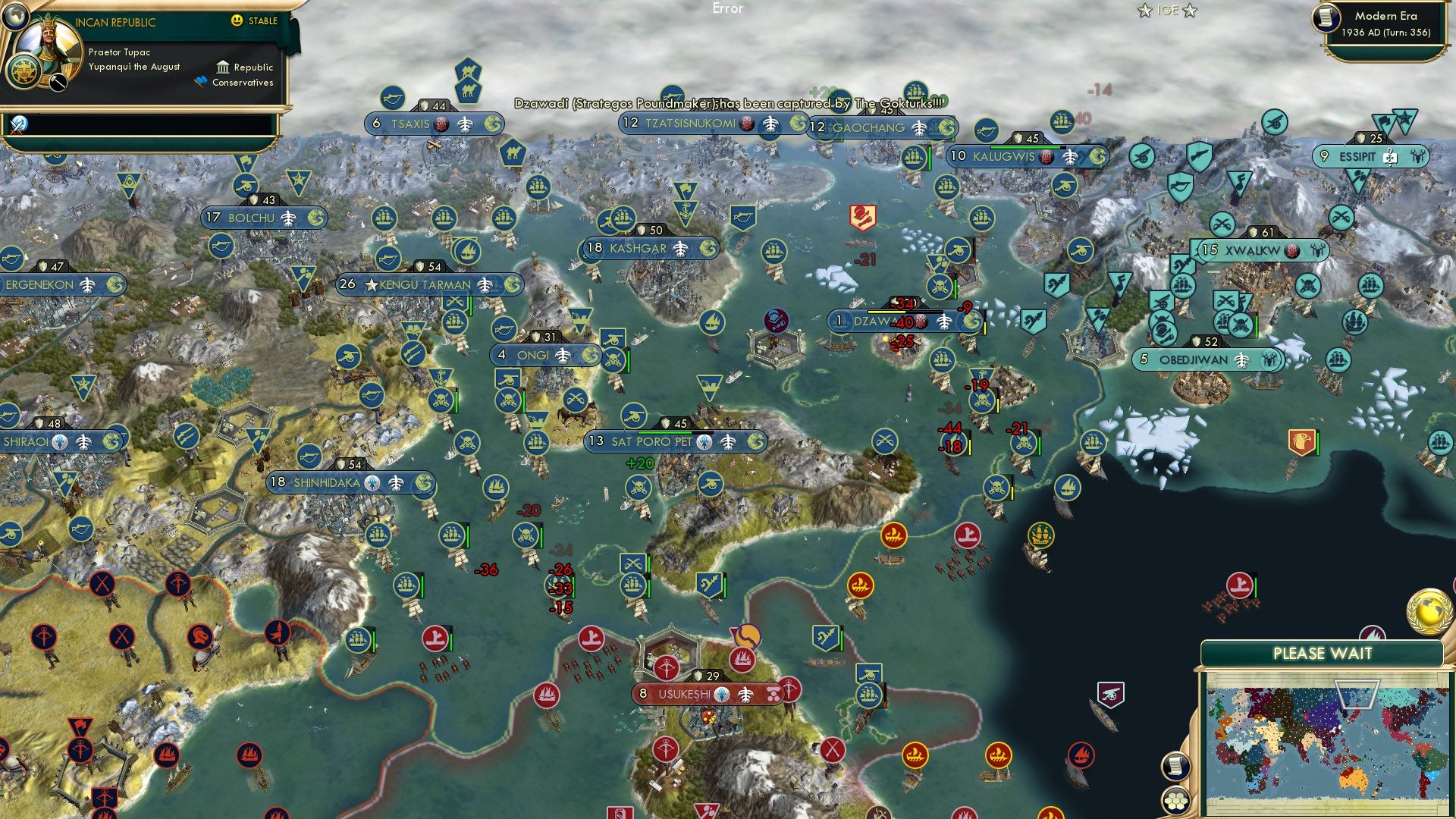Click the STABLE smiley status indicator
Viewport: 1456px width, 819px height.
point(238,21)
